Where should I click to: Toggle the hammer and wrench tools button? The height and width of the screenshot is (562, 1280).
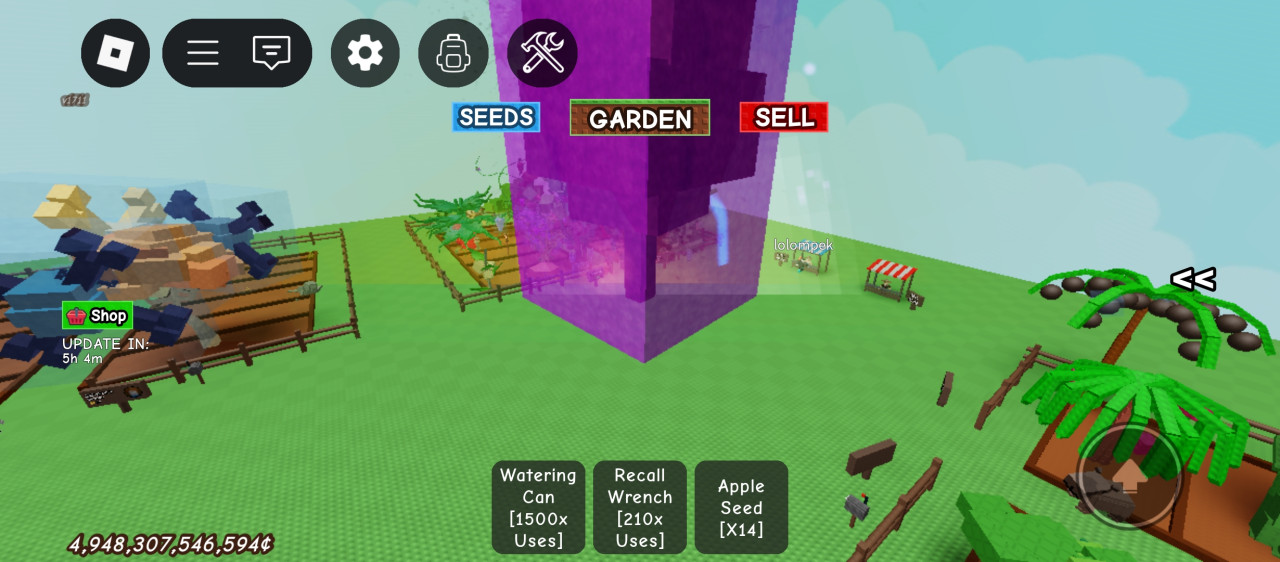click(542, 53)
